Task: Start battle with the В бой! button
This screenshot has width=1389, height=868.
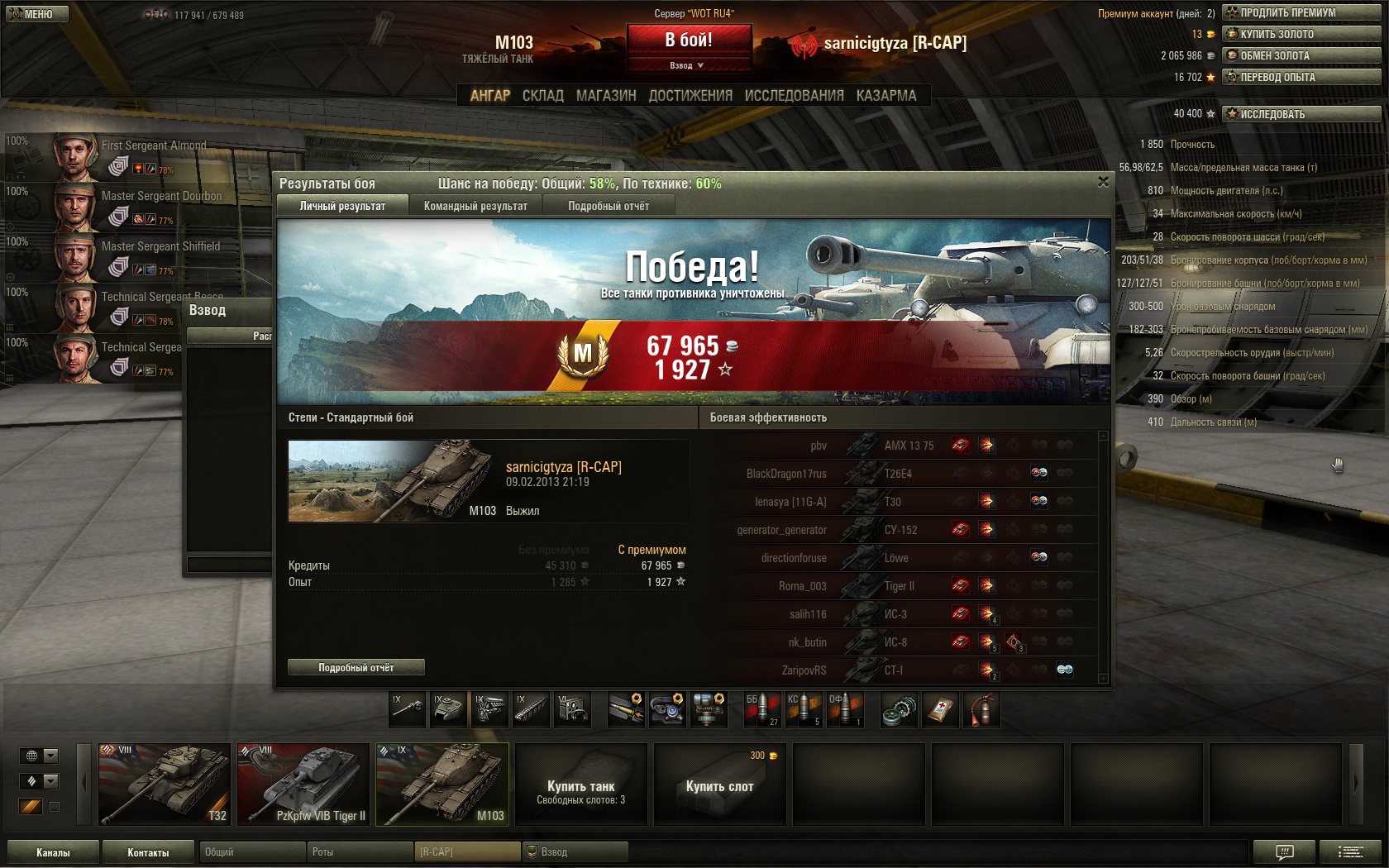Action: coord(689,40)
